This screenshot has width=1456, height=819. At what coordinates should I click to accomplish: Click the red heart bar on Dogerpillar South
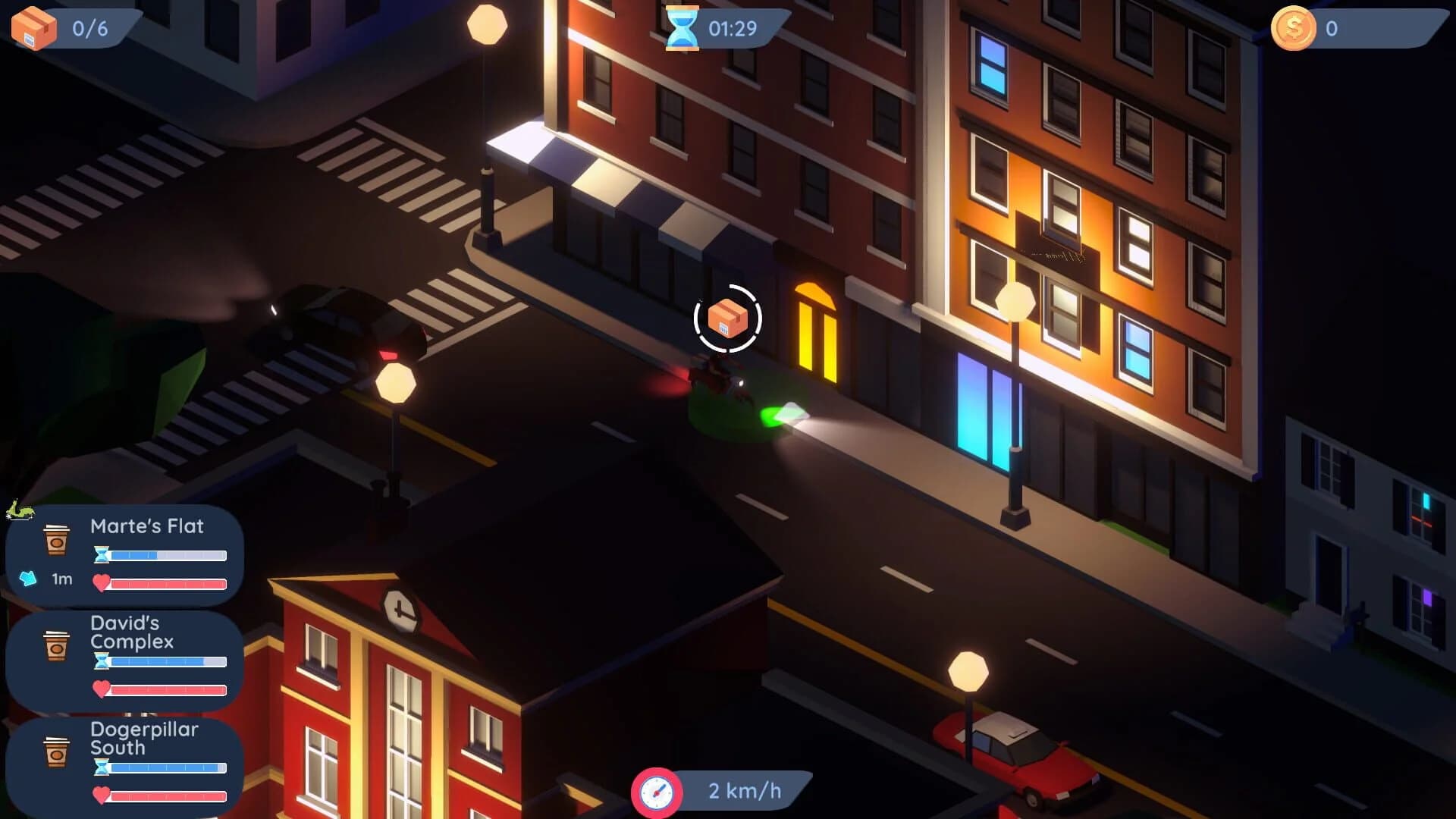click(168, 795)
